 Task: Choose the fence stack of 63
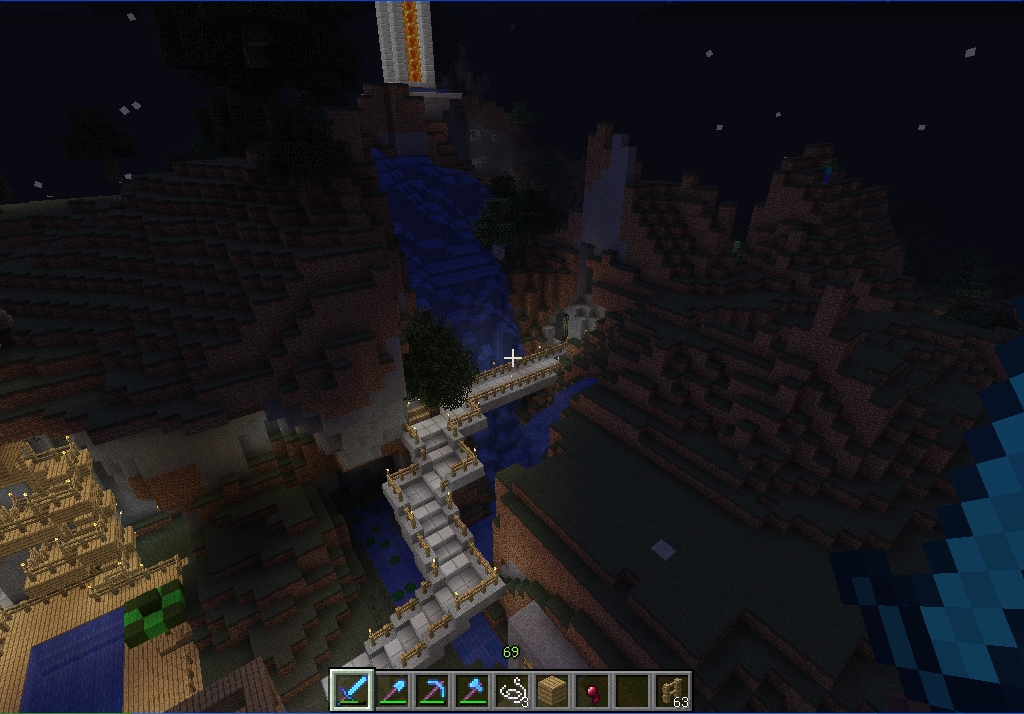click(672, 690)
